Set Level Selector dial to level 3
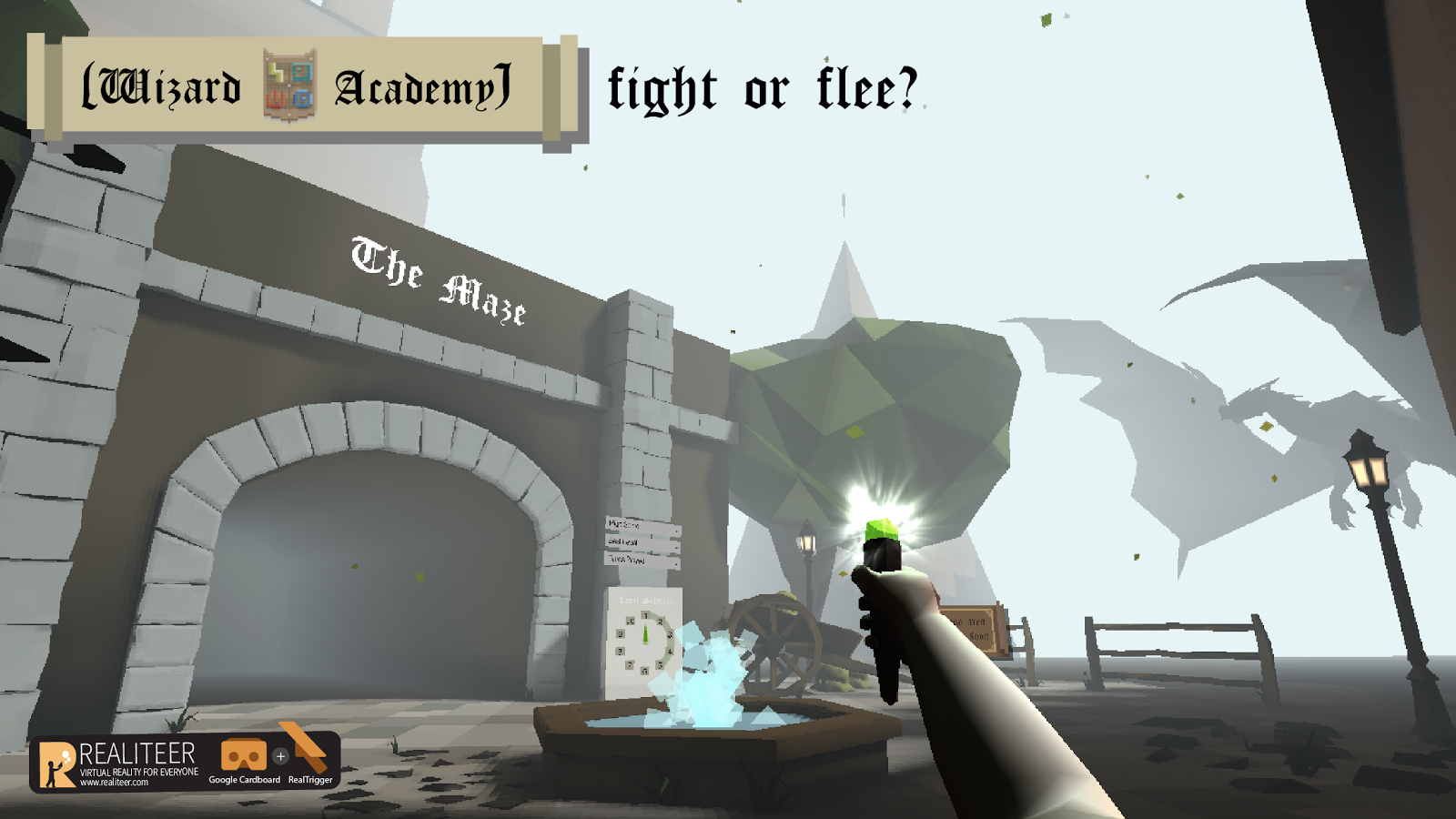 coord(670,634)
